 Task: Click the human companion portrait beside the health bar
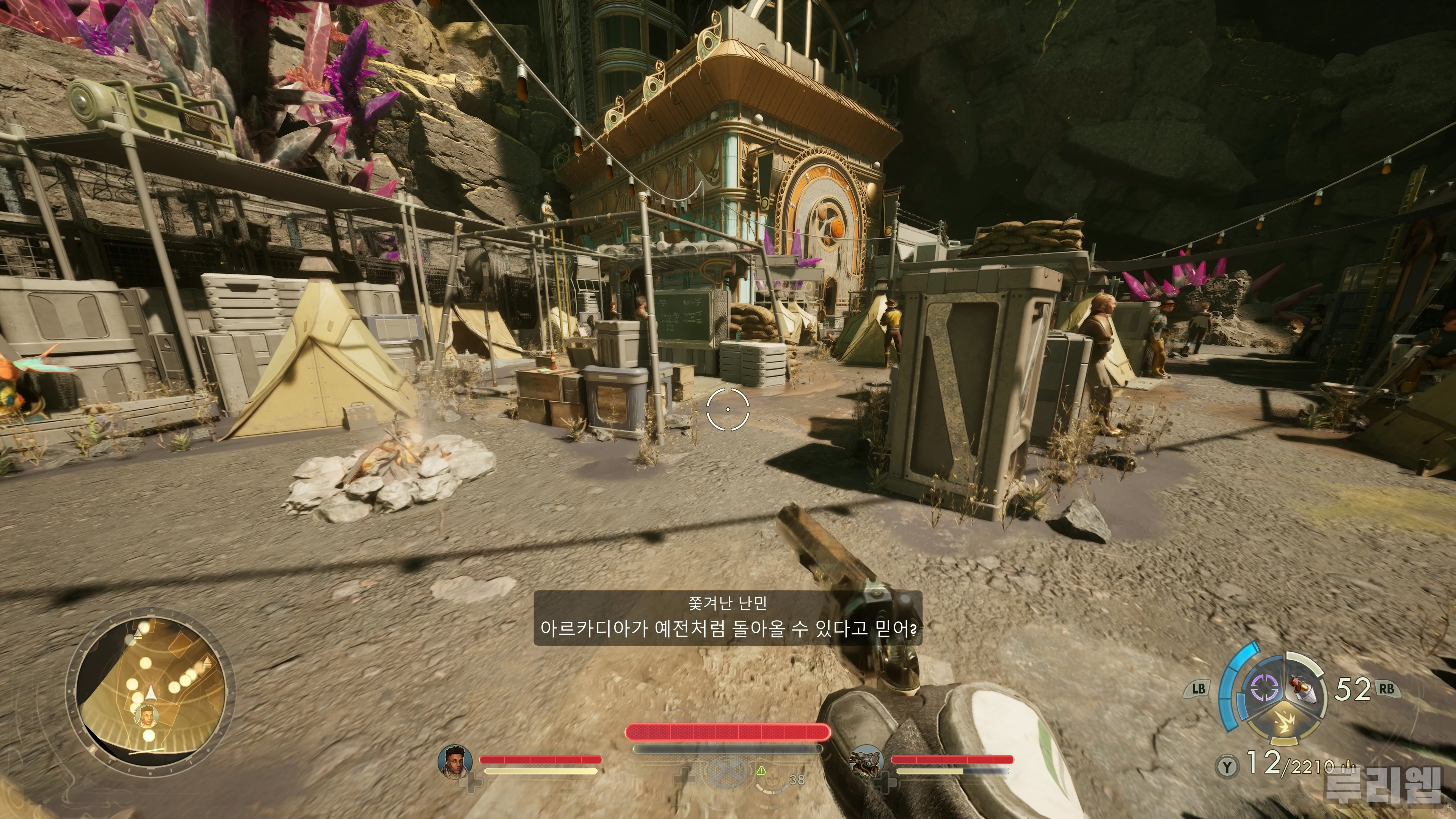pos(455,761)
